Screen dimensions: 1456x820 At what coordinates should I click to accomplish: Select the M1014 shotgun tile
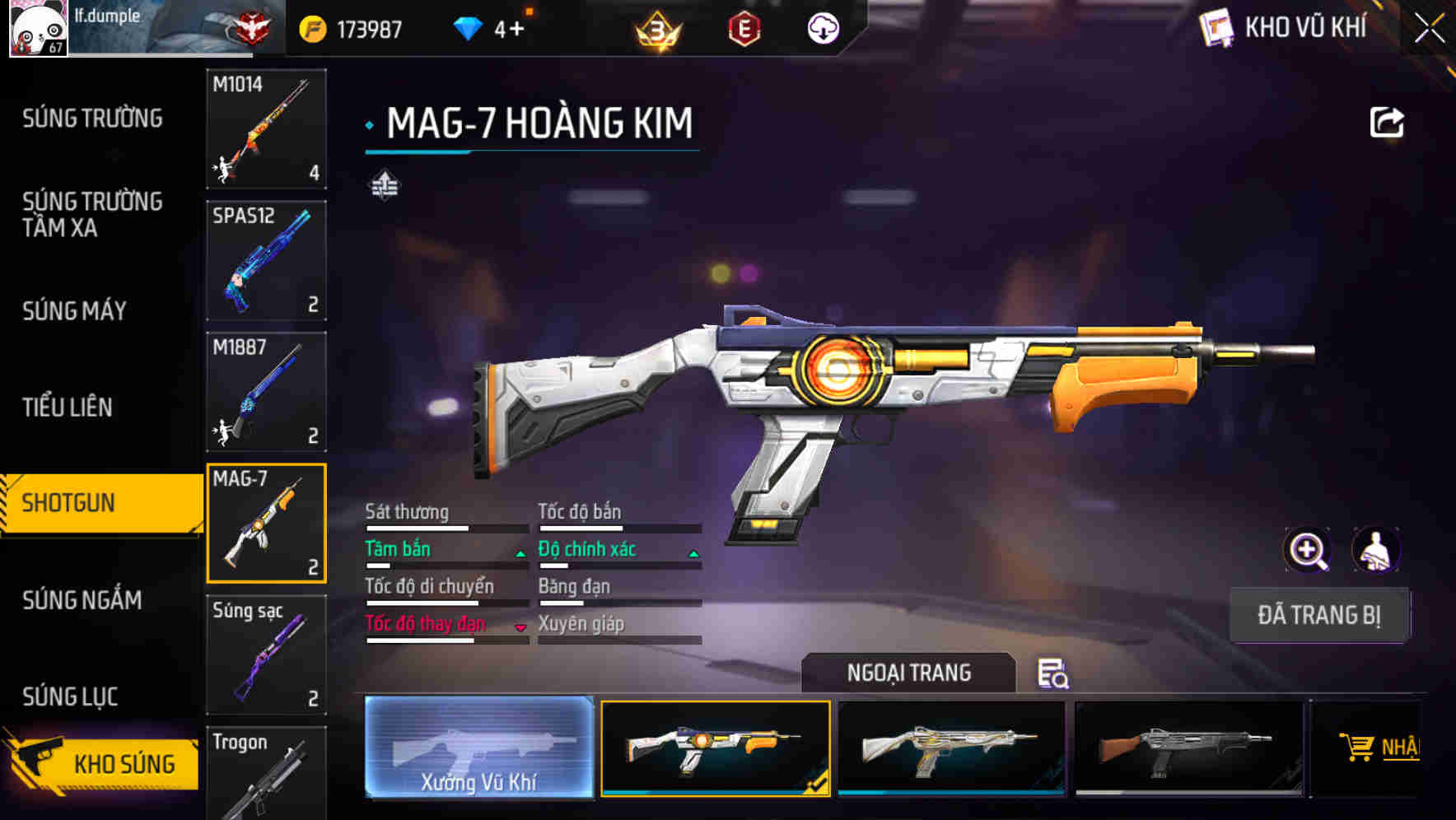[266, 128]
